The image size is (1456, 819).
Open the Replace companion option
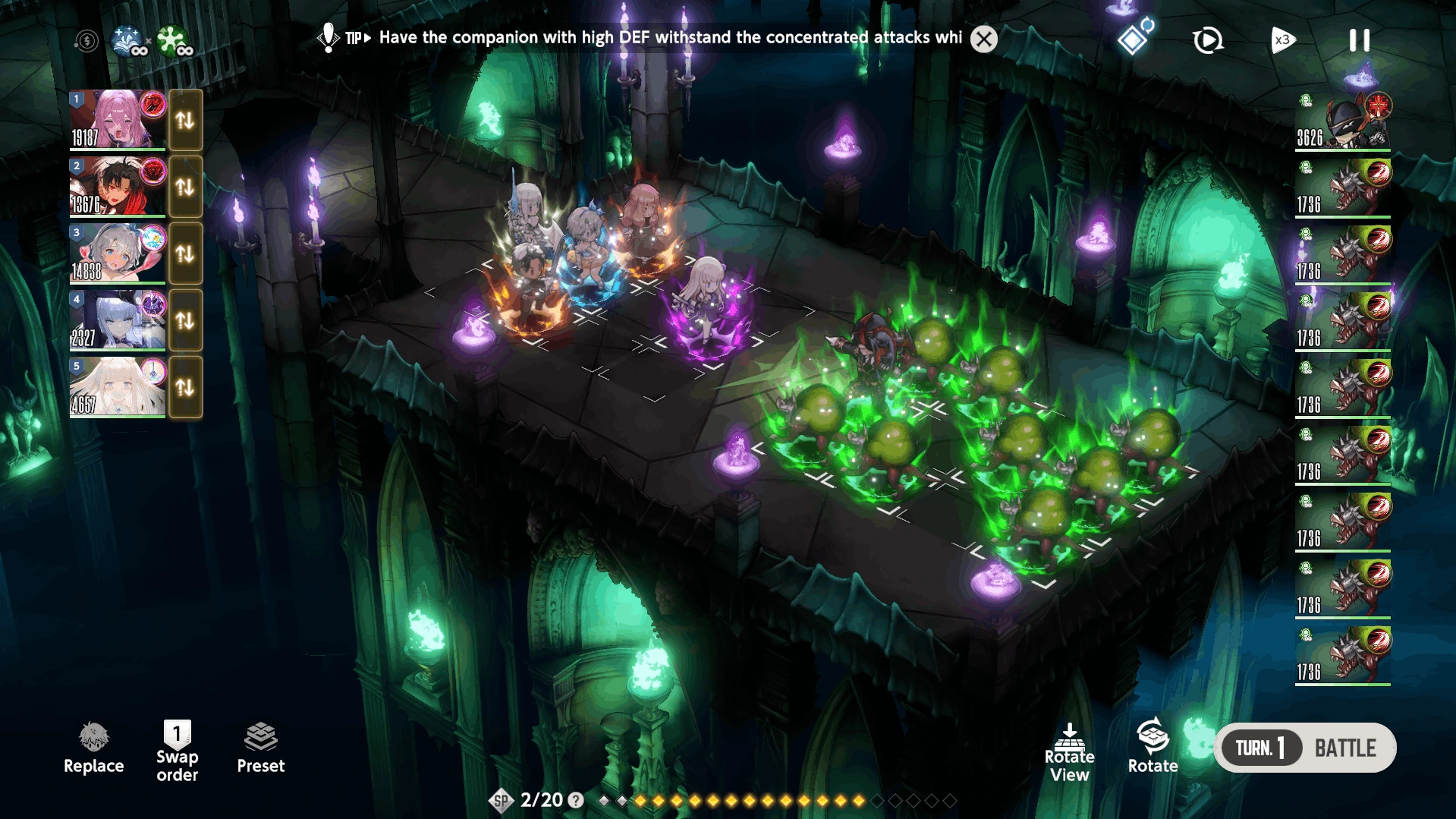click(x=93, y=748)
